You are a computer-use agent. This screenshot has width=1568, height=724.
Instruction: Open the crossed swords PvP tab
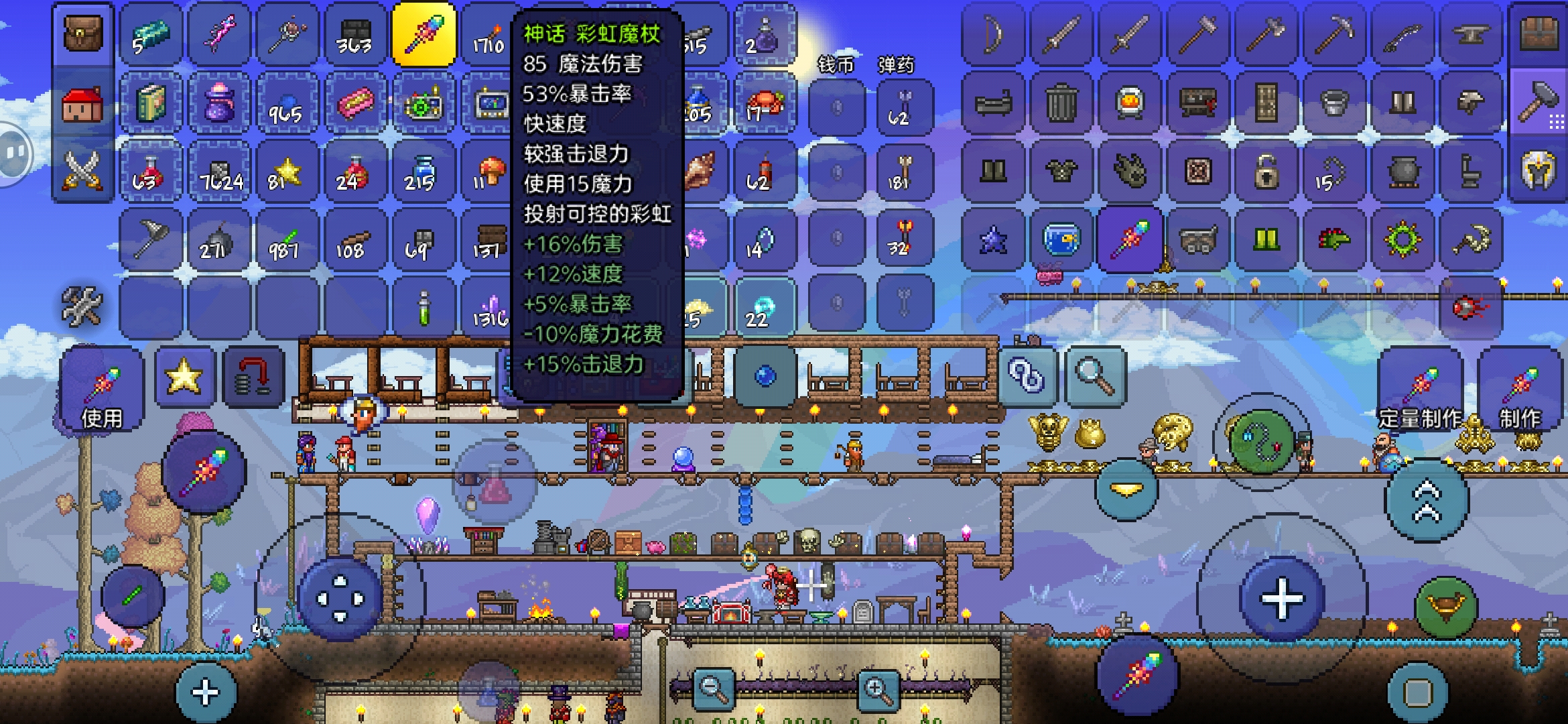coord(83,170)
